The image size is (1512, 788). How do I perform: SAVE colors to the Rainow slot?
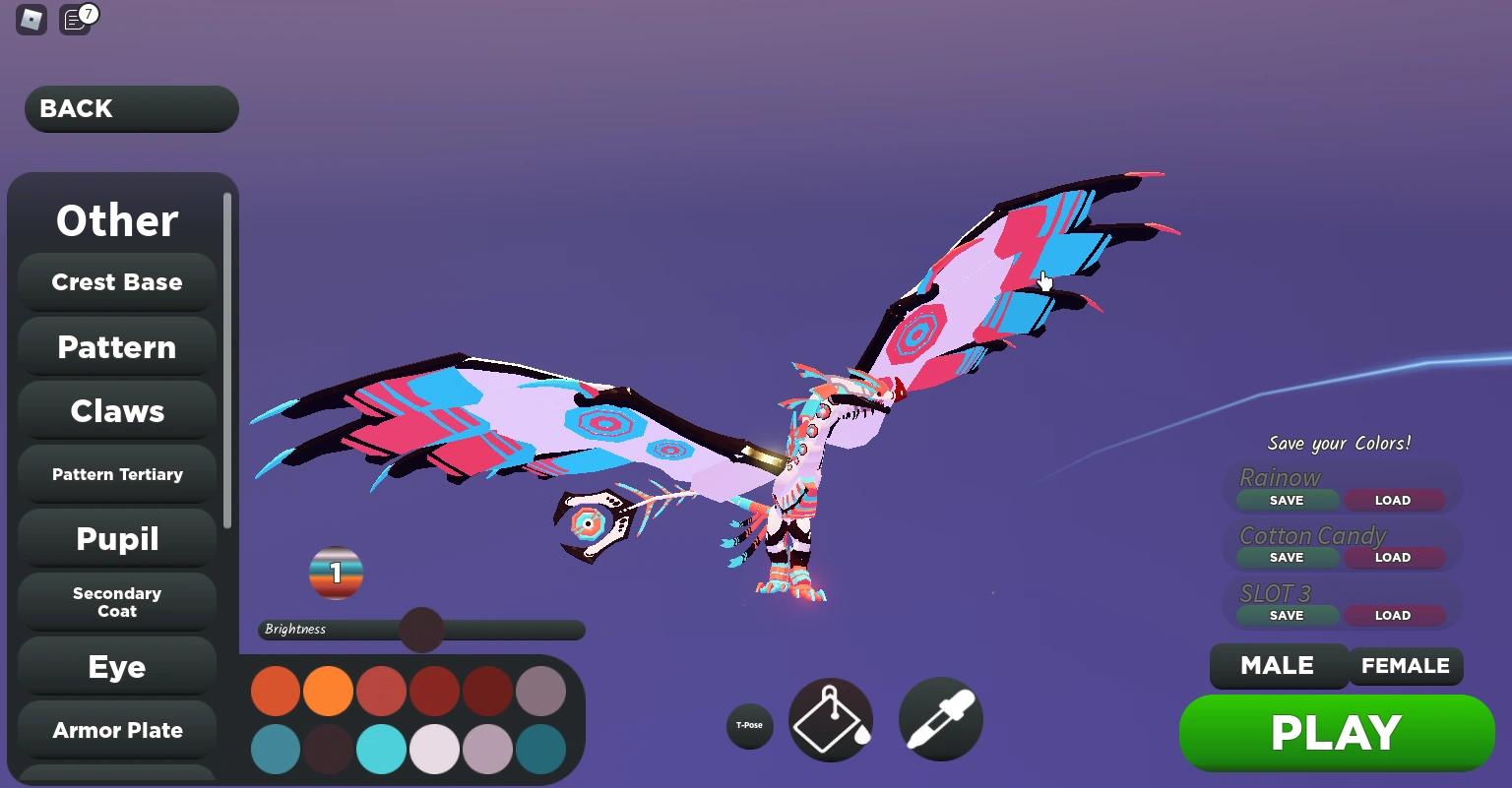[1285, 500]
